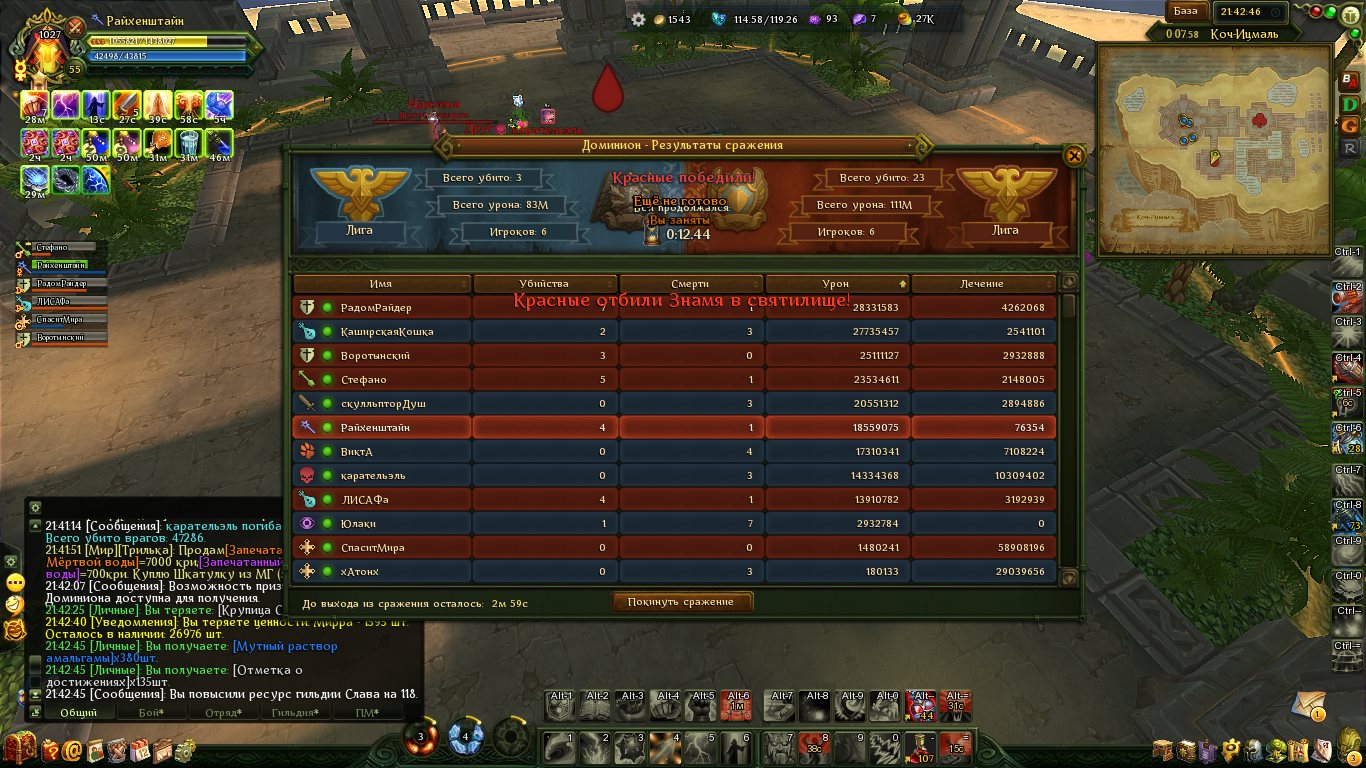Click the 'База' button above the minimap
This screenshot has width=1366, height=768.
tap(1185, 12)
